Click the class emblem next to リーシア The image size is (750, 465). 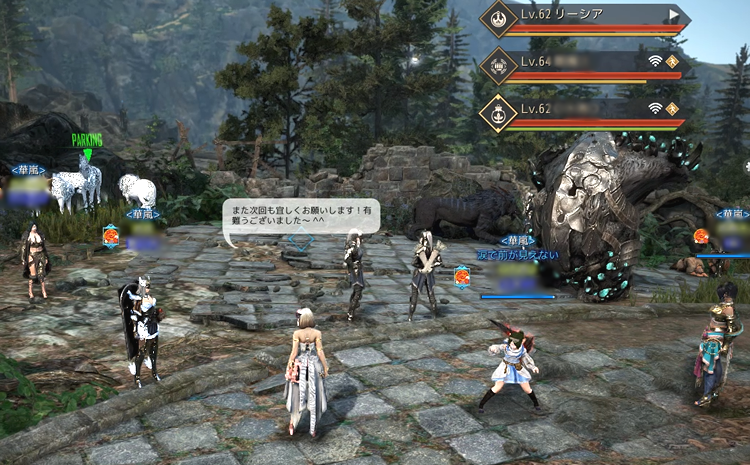[497, 19]
